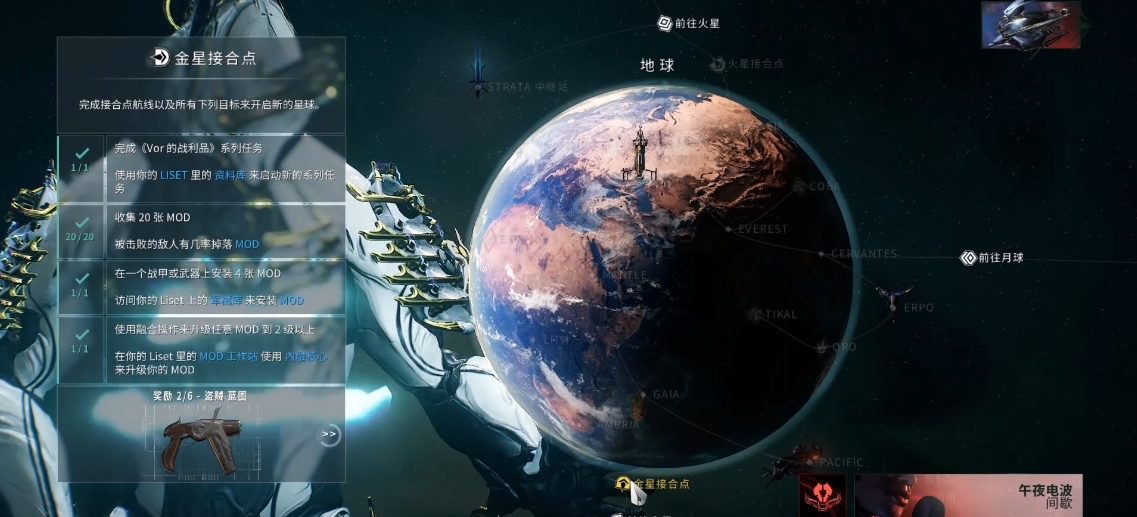Select the 前往火星 travel node
Viewport: 1137px width, 517px height.
pos(689,22)
